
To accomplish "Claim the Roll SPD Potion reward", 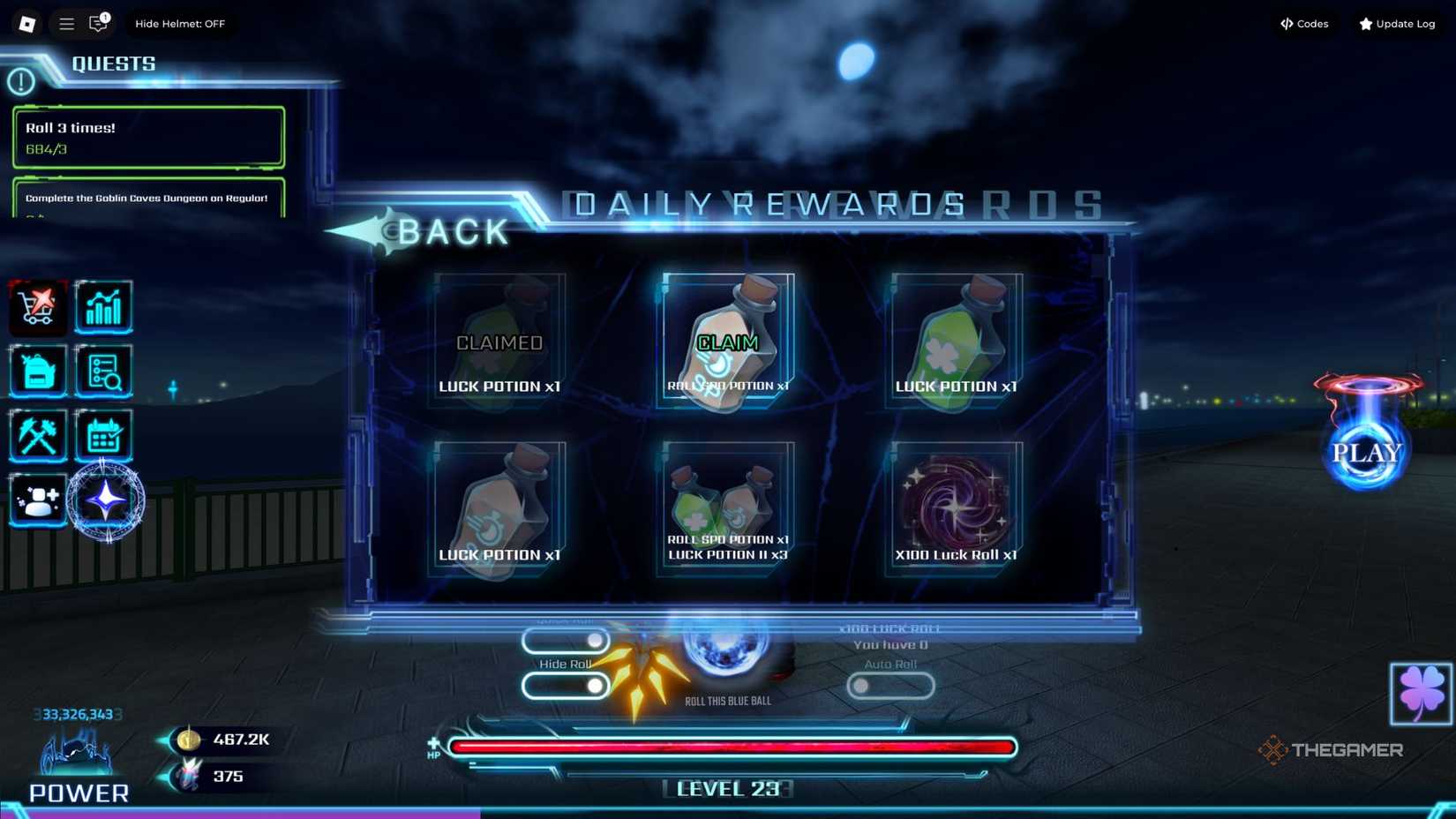I will [x=726, y=342].
